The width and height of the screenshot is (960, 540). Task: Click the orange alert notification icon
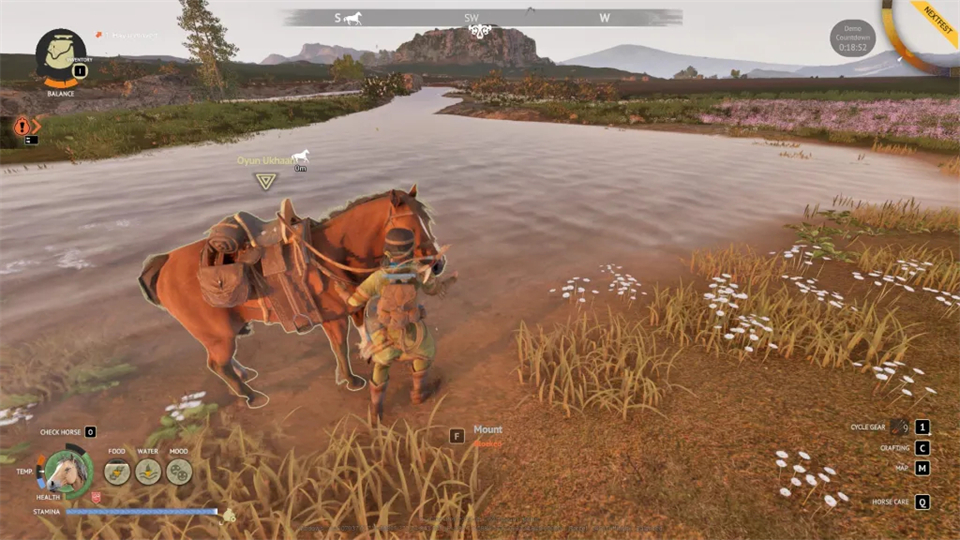tap(22, 126)
